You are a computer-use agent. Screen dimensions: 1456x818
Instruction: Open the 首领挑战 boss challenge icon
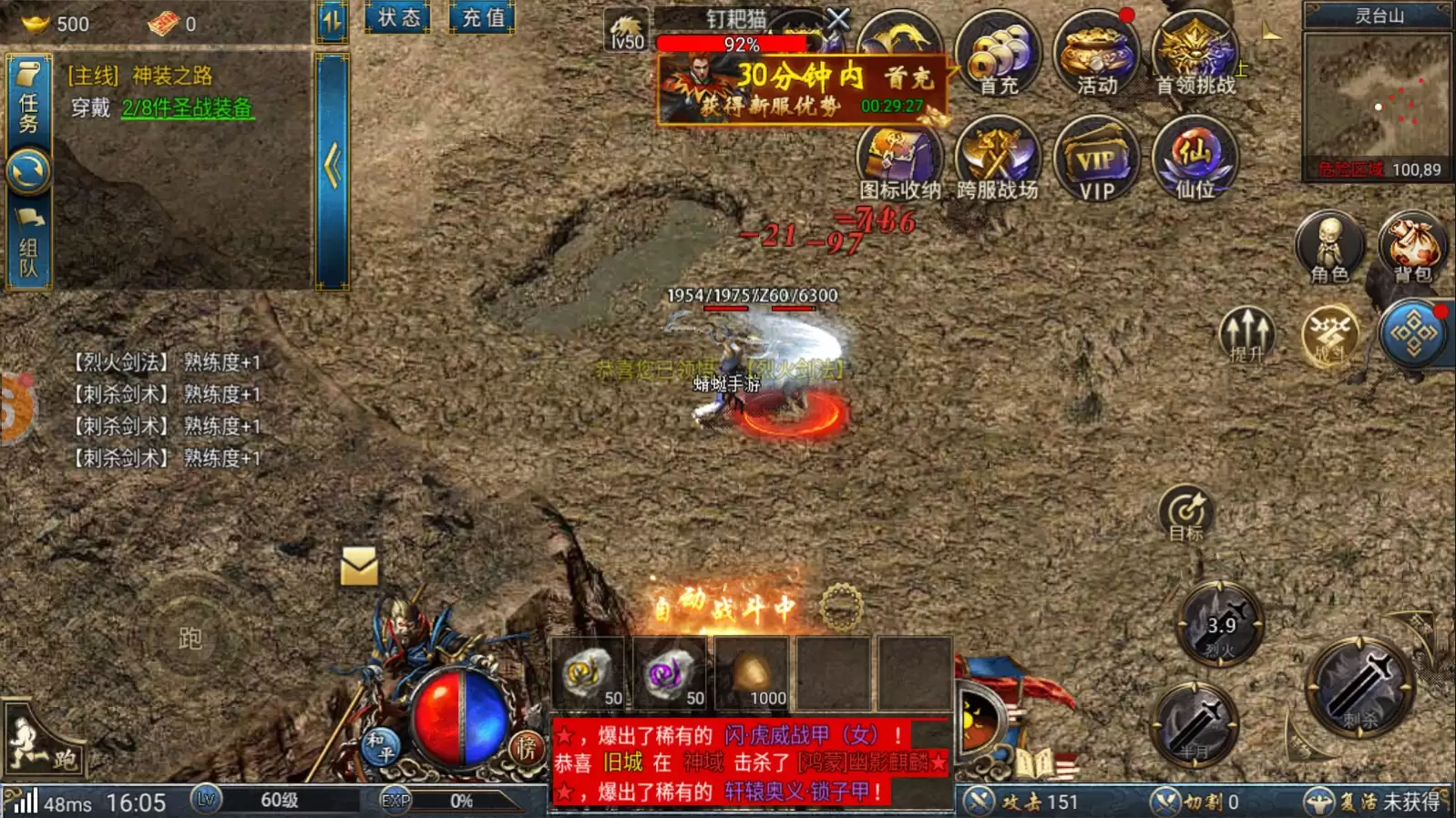tap(1195, 55)
